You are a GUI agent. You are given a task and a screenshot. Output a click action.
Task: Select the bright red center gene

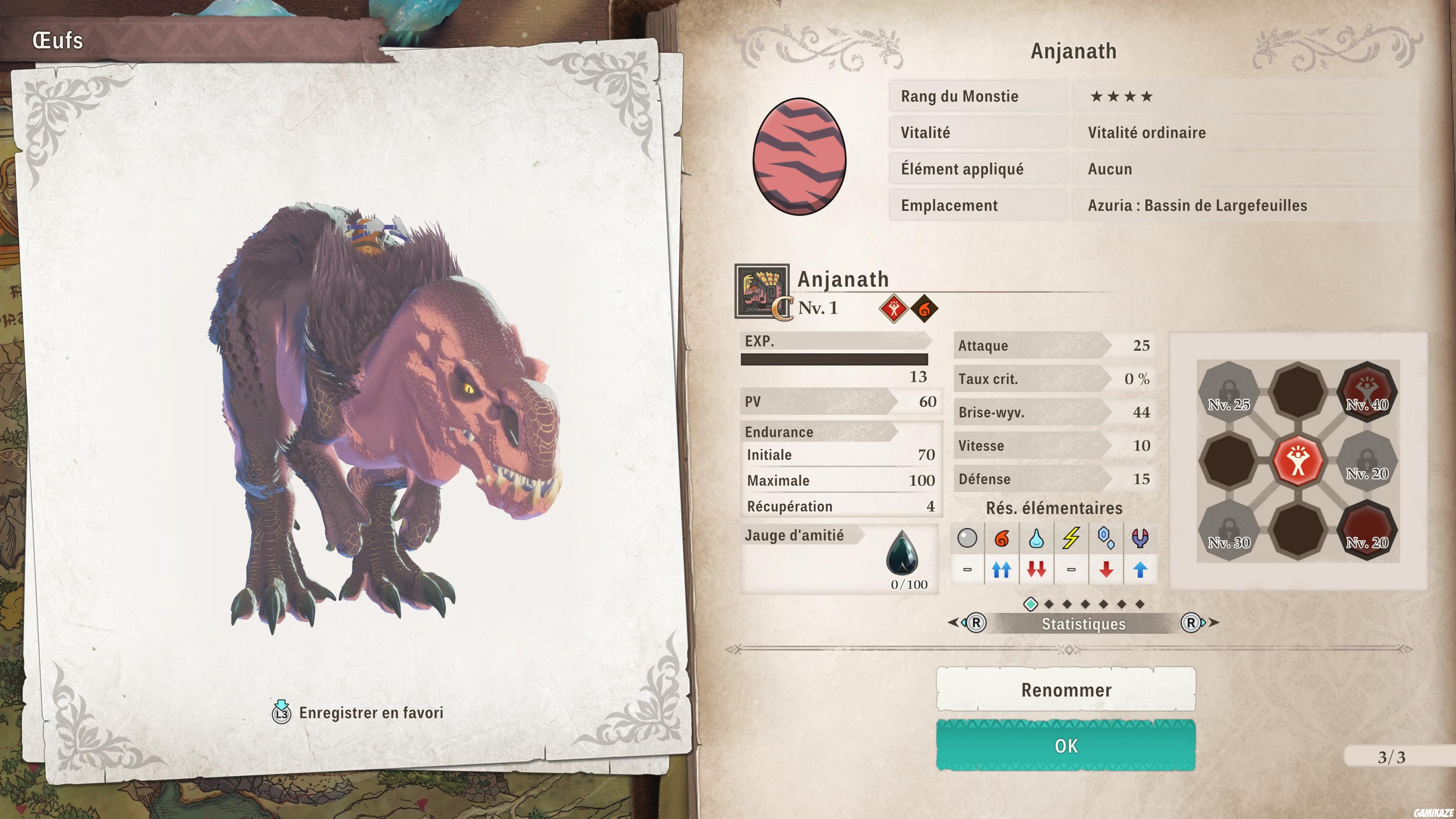pos(1298,461)
